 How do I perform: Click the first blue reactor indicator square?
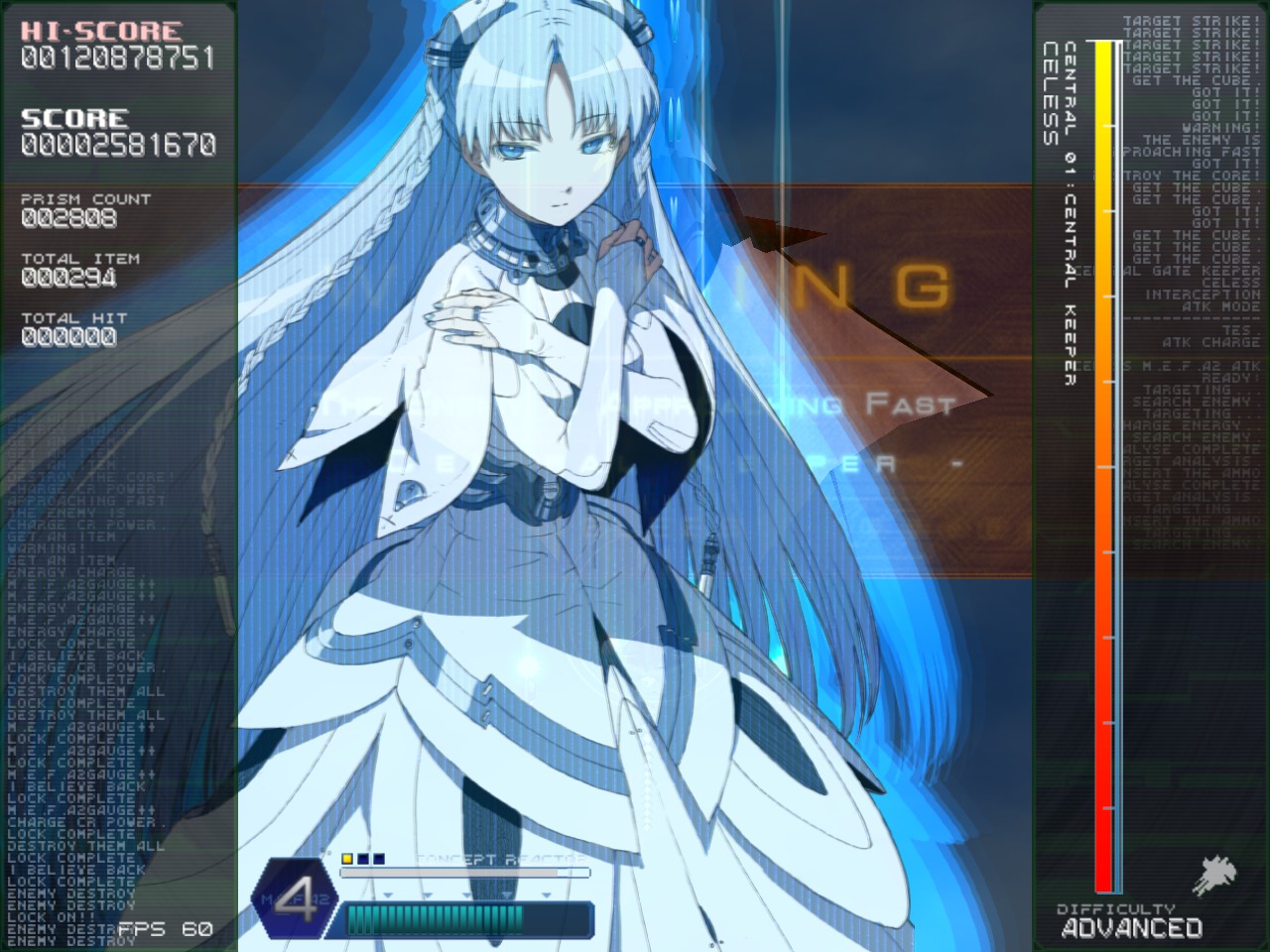362,859
